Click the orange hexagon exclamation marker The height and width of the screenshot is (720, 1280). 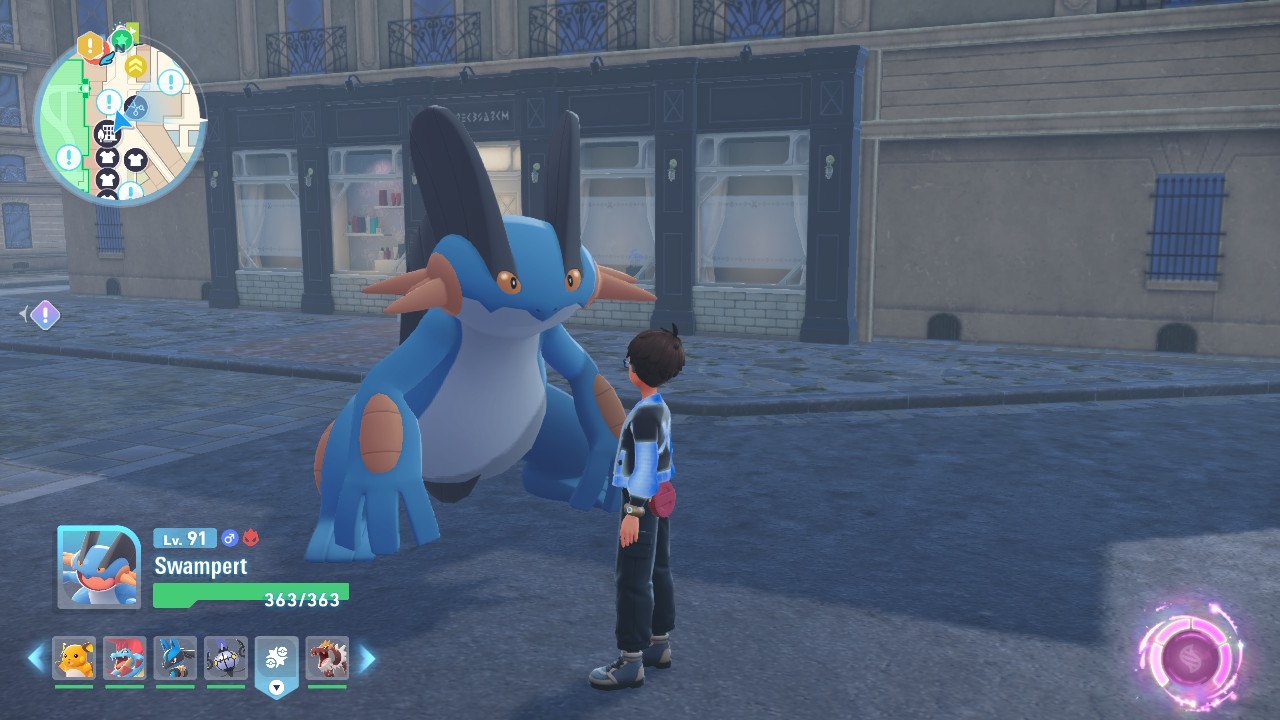point(90,44)
